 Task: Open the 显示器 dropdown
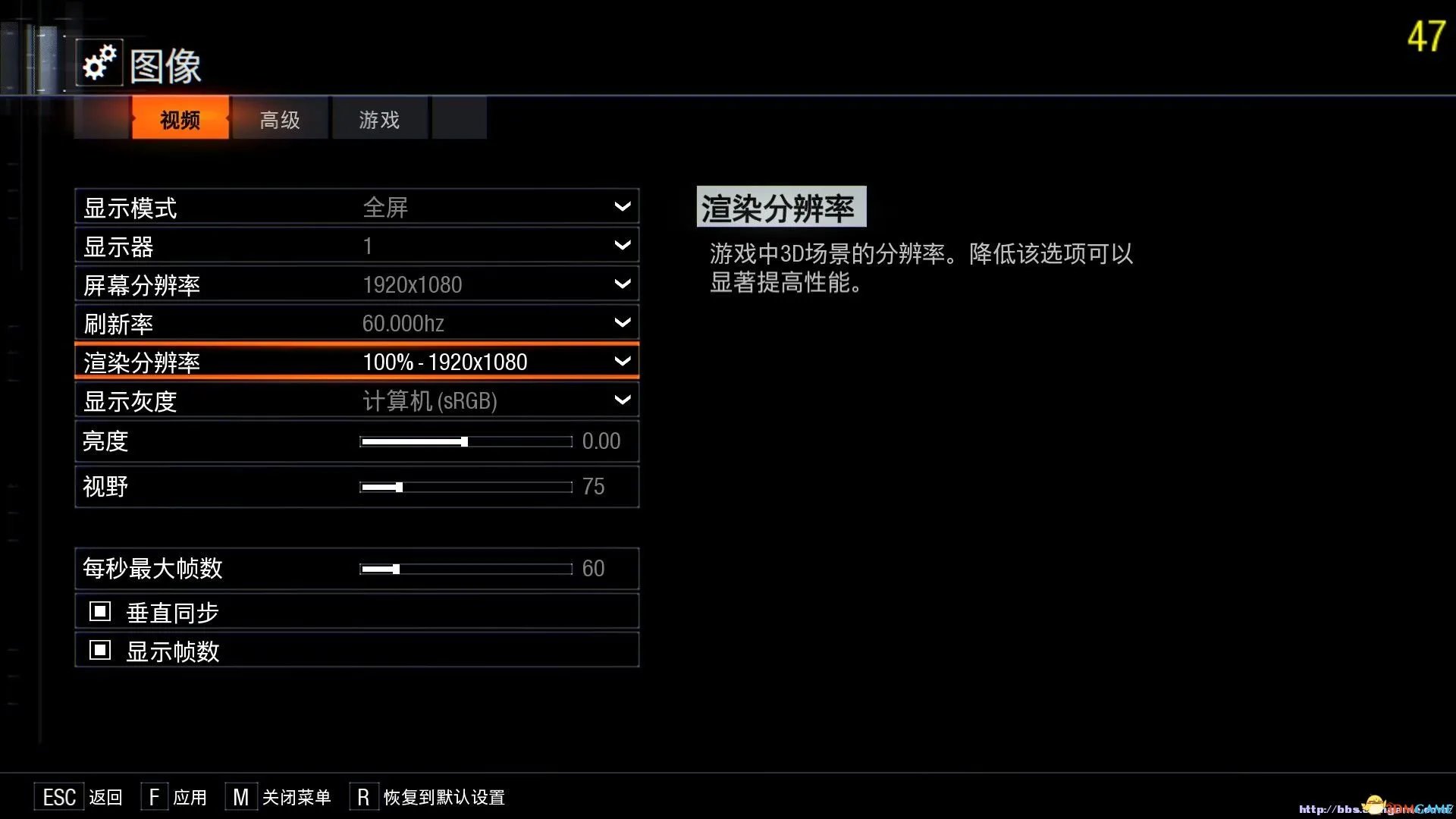[x=622, y=245]
